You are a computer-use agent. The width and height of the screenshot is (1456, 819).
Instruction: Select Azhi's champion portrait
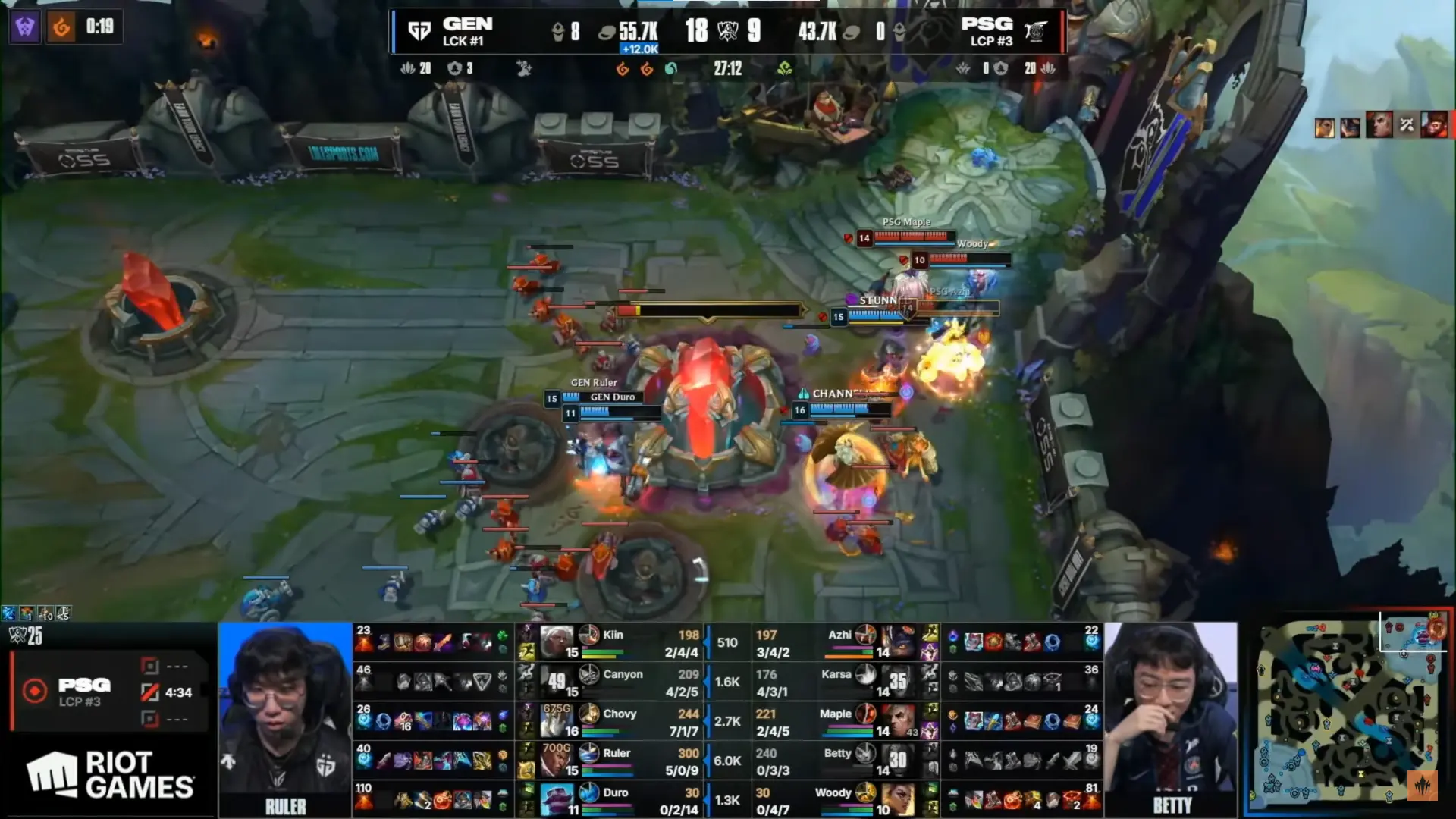click(x=898, y=642)
